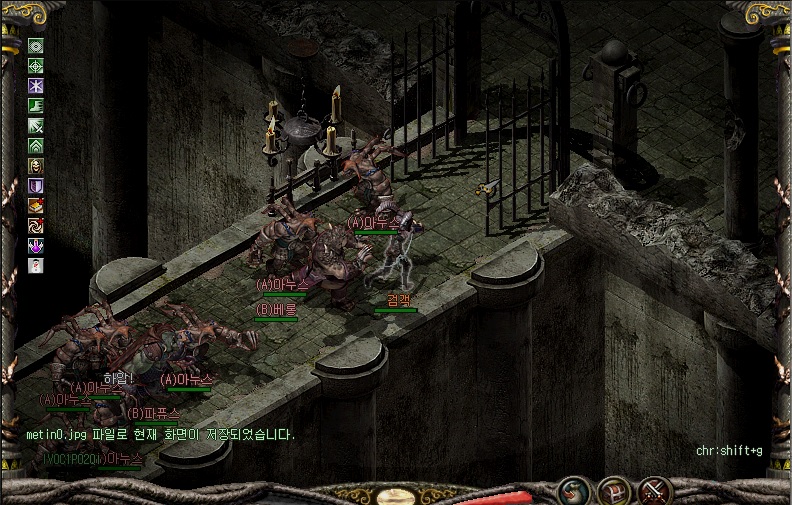
Task: Use the purple potion flask icon
Action: pos(36,246)
